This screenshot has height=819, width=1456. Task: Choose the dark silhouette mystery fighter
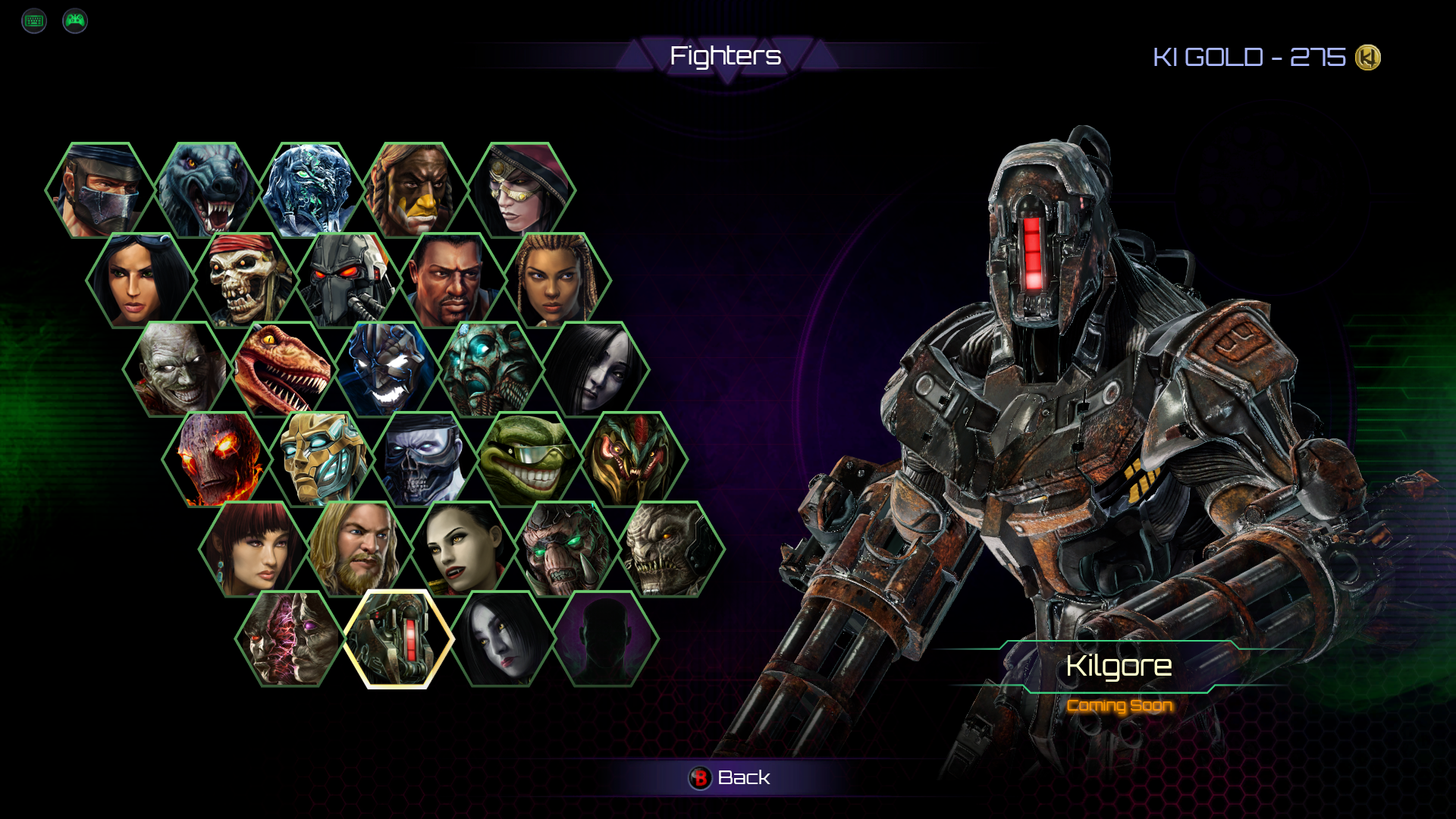coord(605,639)
